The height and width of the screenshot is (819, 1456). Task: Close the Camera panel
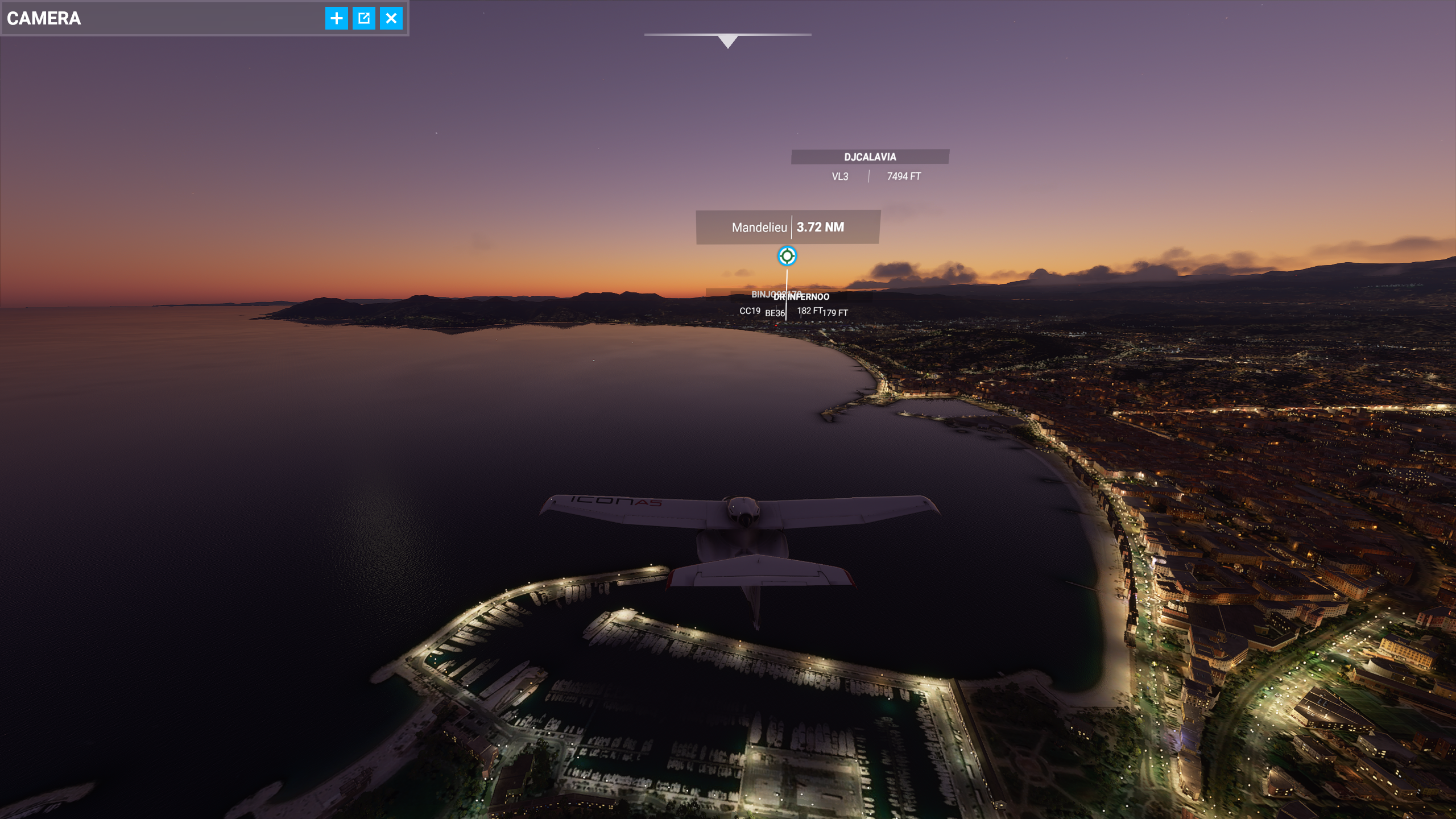[391, 18]
